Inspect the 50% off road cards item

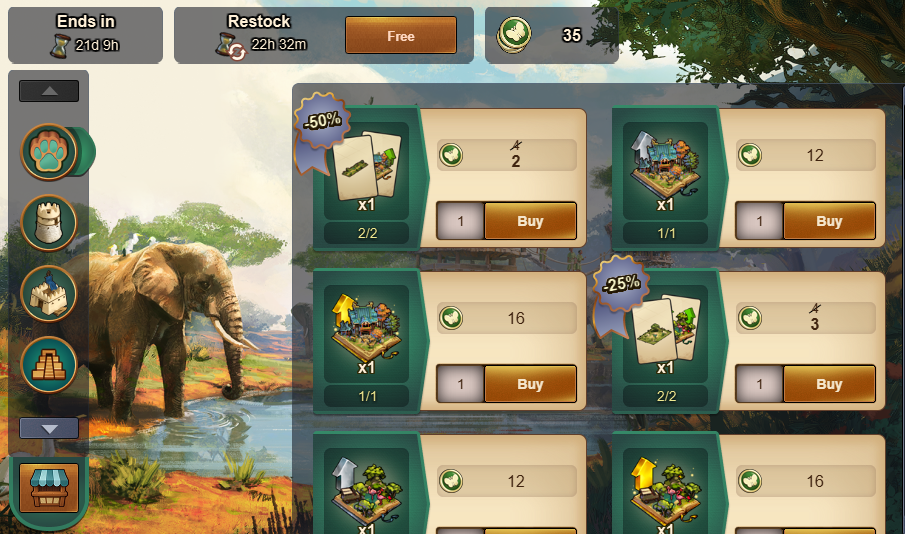click(366, 166)
